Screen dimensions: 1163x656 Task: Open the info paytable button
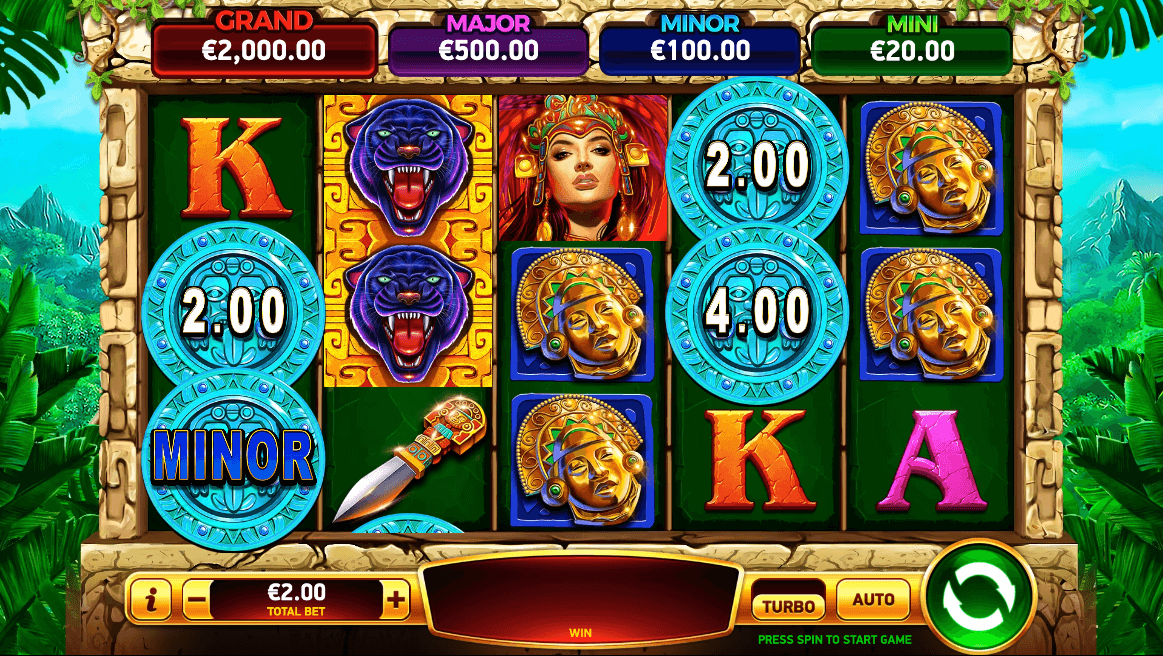[151, 600]
